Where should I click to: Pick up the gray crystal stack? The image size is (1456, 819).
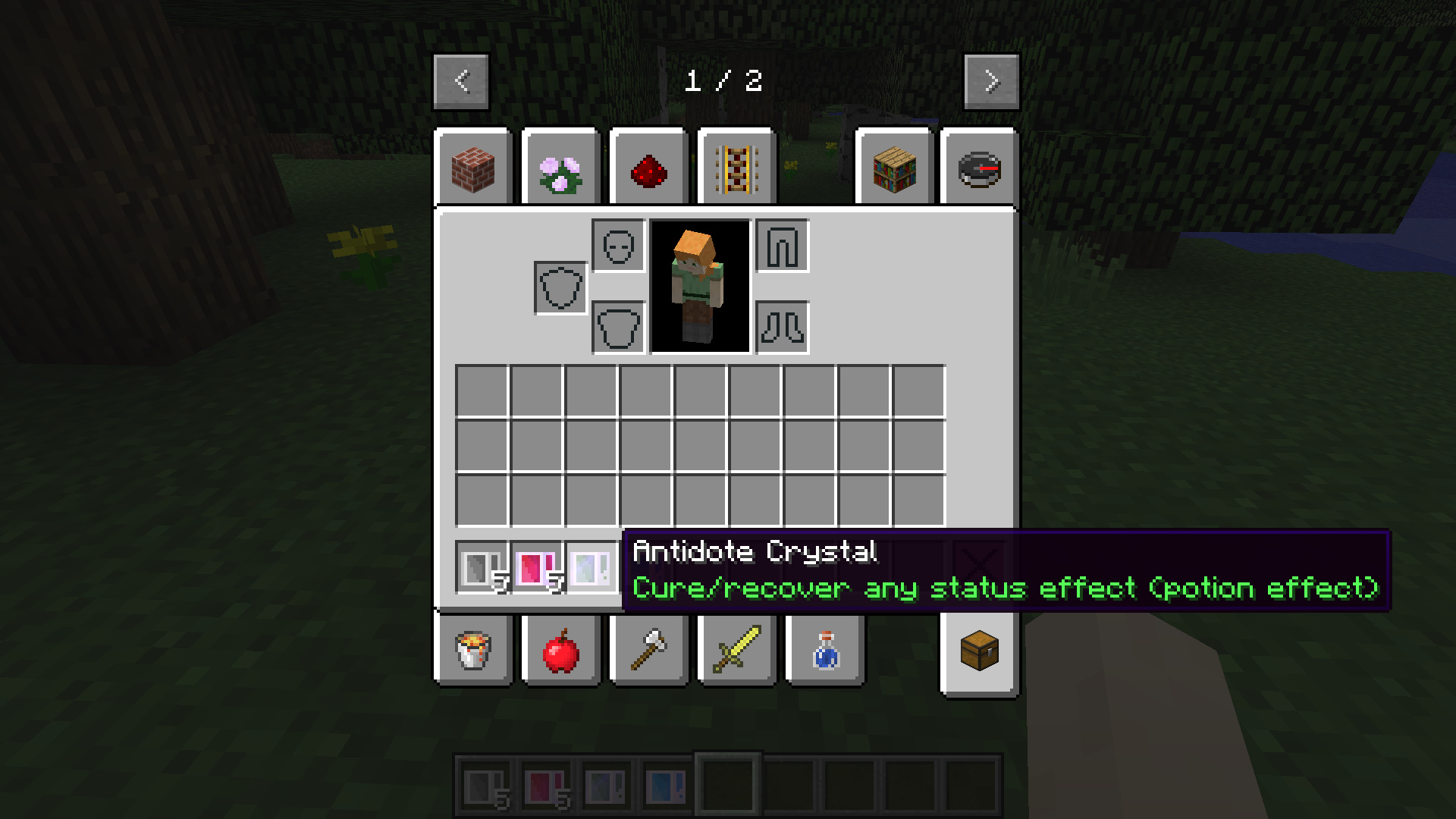click(x=482, y=567)
